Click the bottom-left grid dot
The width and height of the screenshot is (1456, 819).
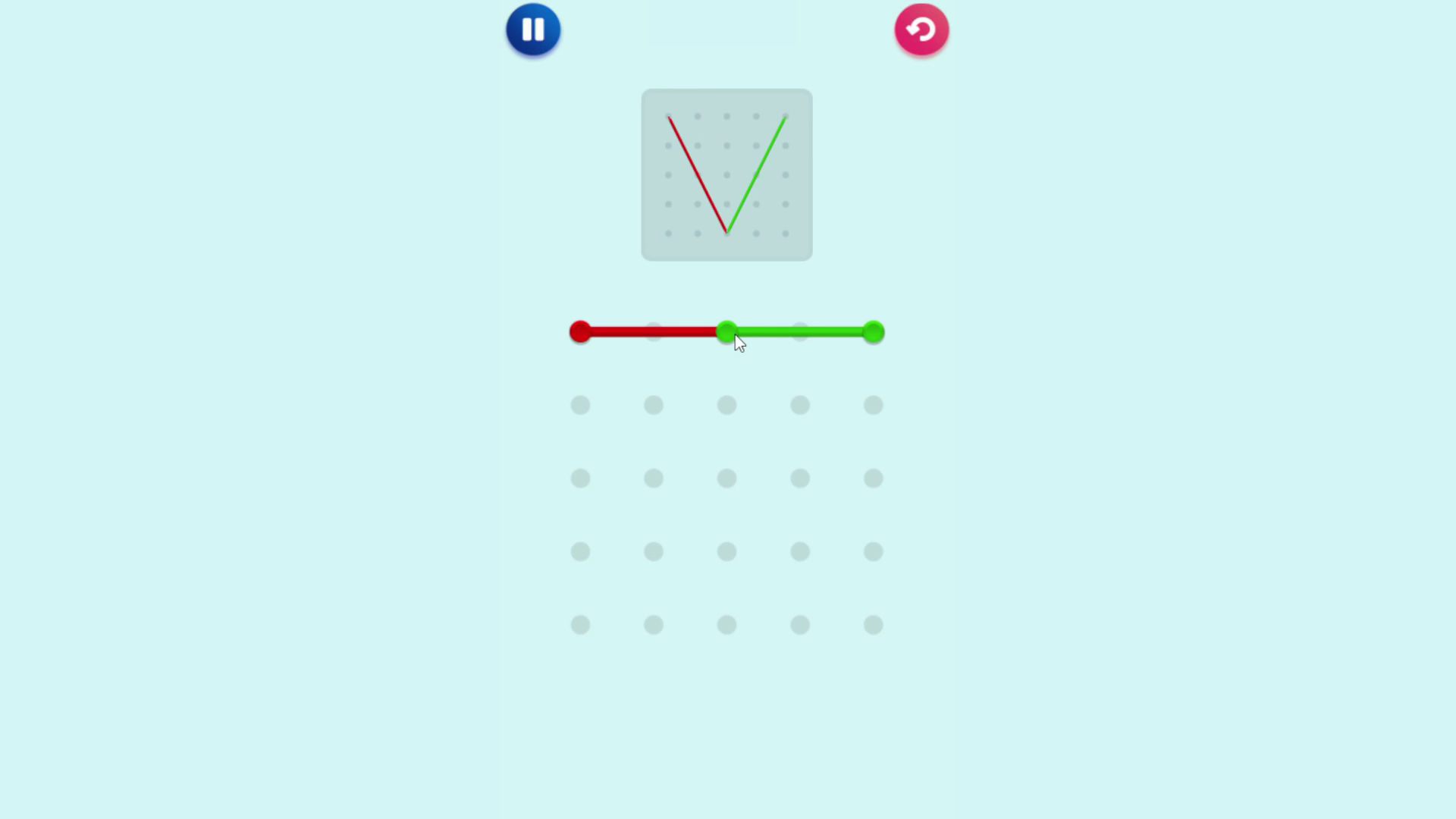(580, 624)
